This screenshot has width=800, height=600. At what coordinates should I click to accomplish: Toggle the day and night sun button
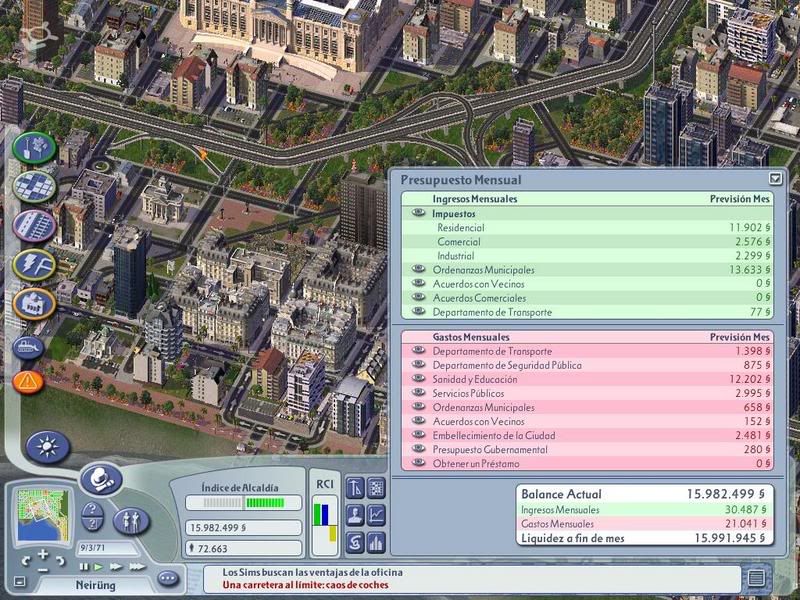pos(48,446)
